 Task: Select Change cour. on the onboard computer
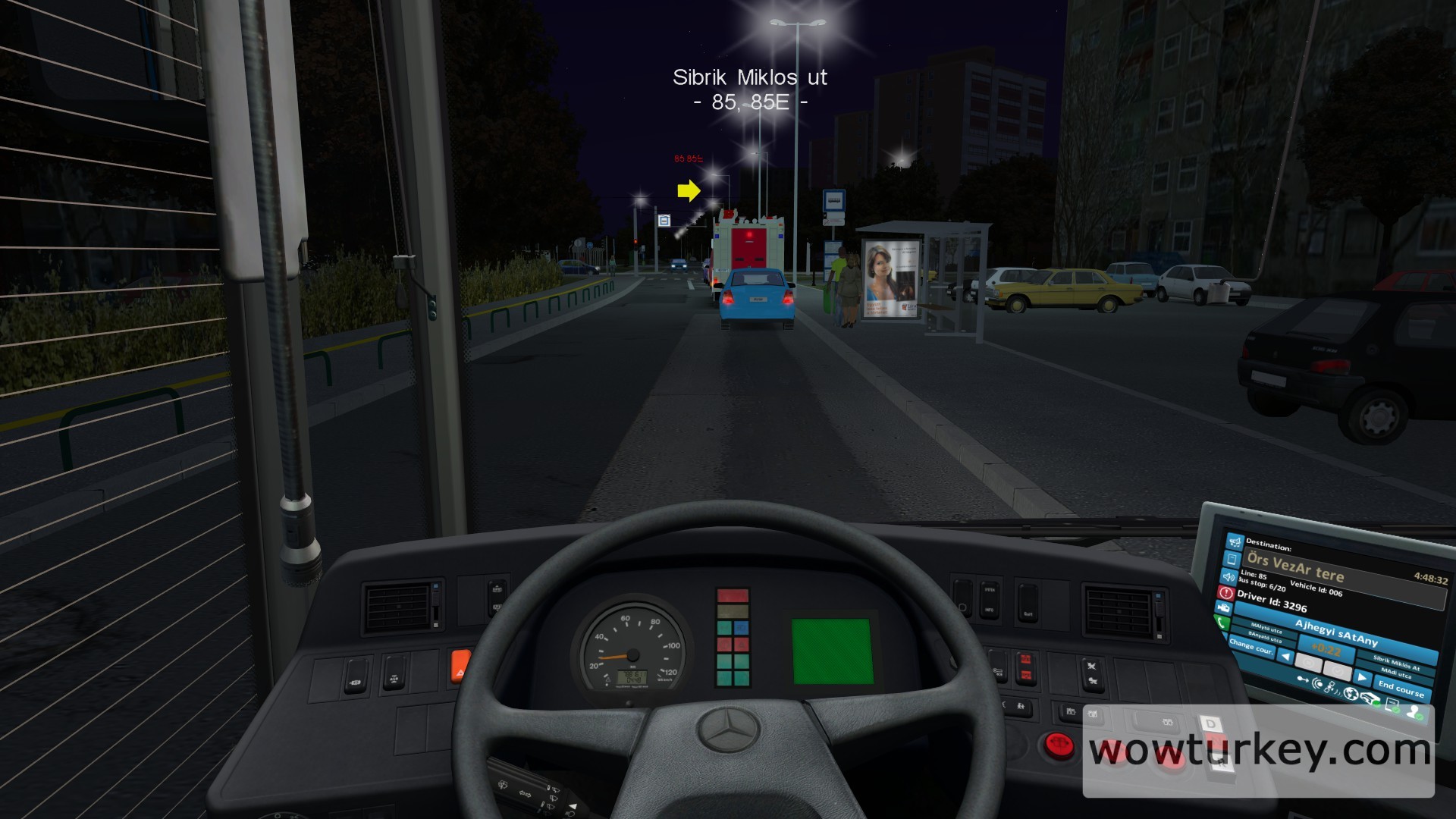1251,647
